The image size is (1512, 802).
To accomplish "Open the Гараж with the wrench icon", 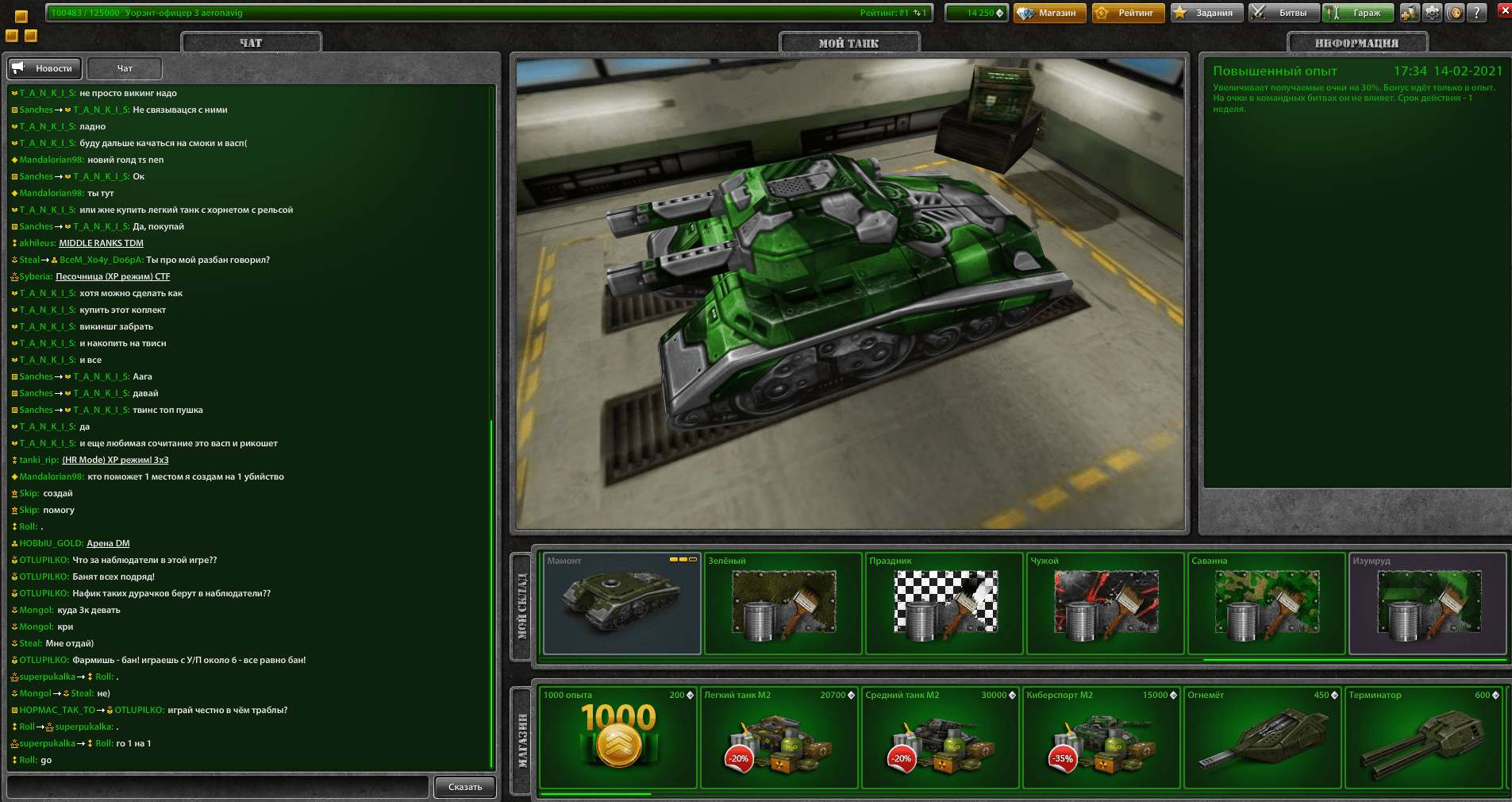I will pos(1359,13).
